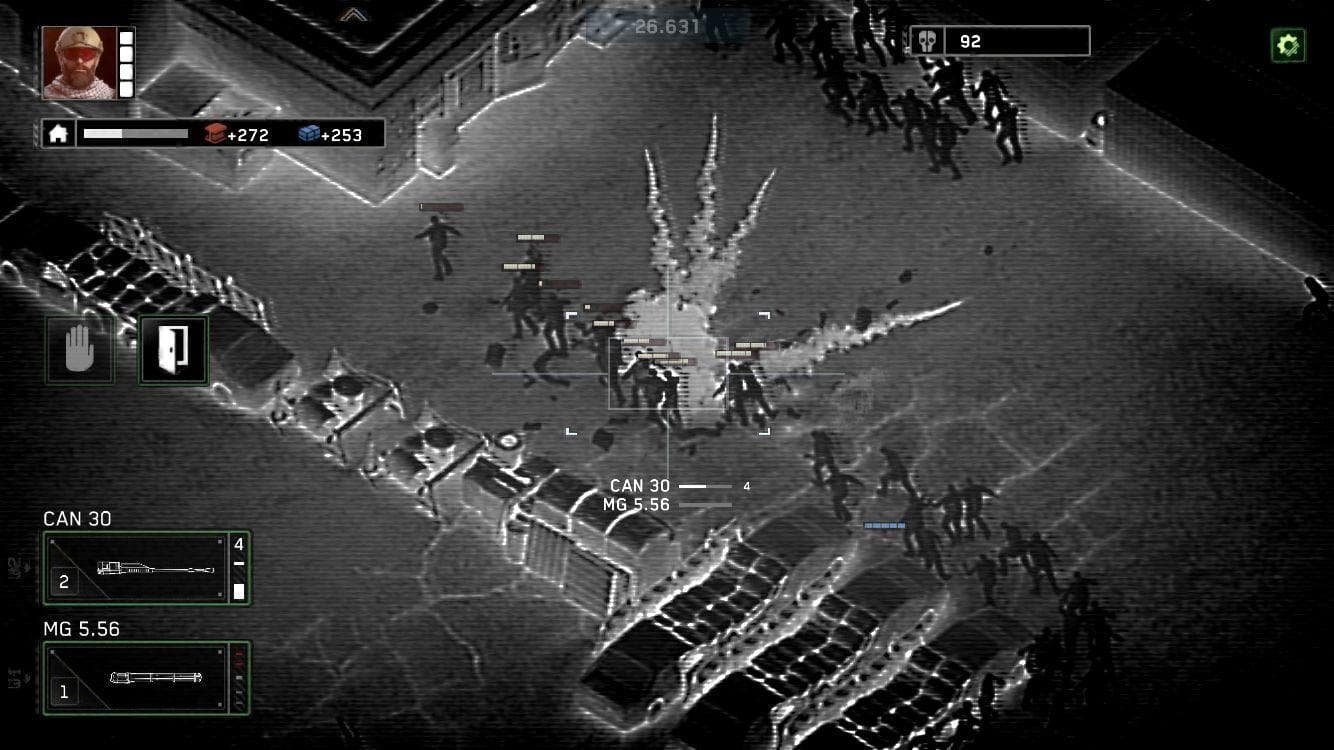The width and height of the screenshot is (1334, 750).
Task: Switch to the MG 5.56 machine gun
Action: (145, 678)
